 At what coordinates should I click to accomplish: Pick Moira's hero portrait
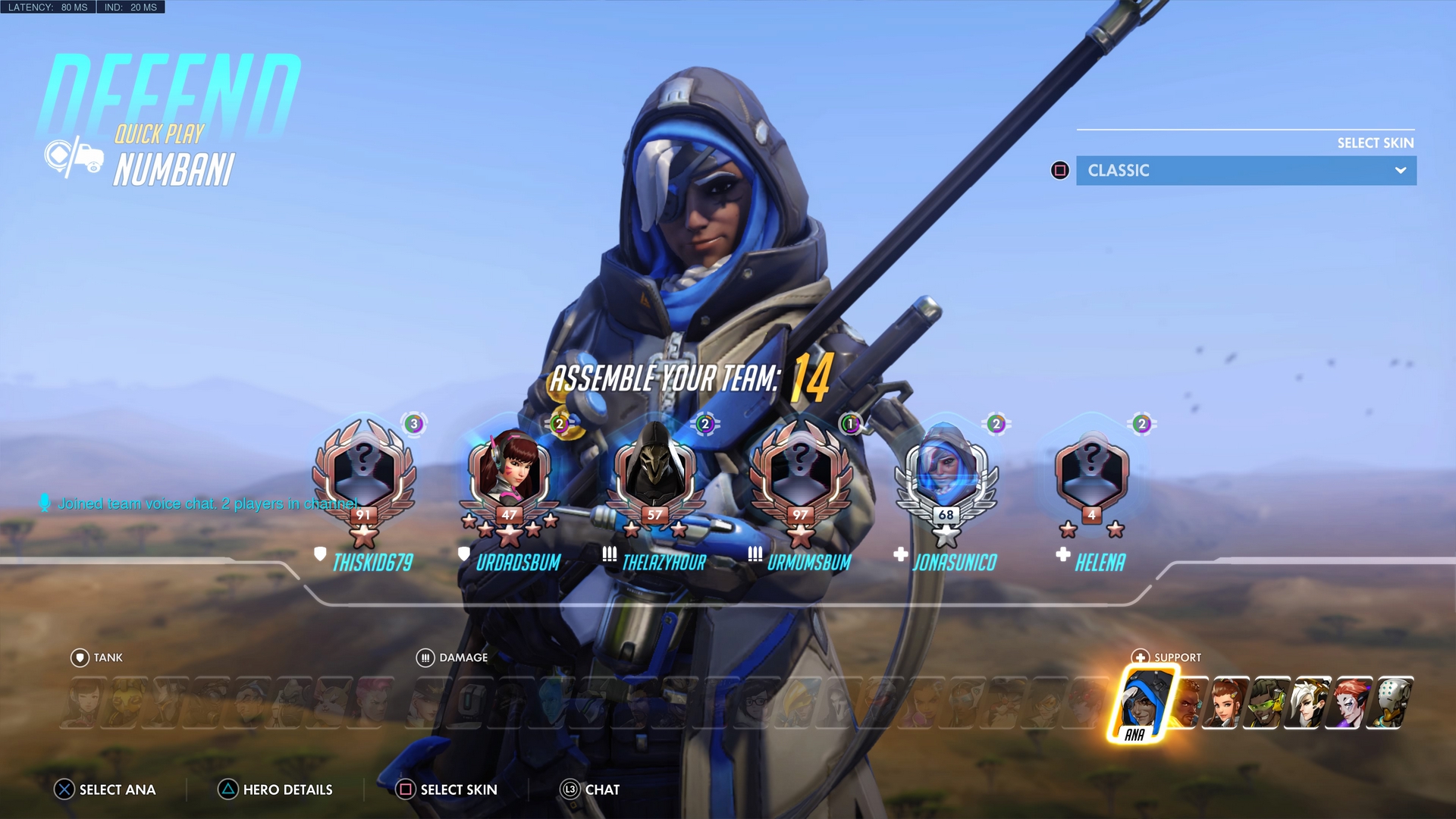click(x=1351, y=702)
